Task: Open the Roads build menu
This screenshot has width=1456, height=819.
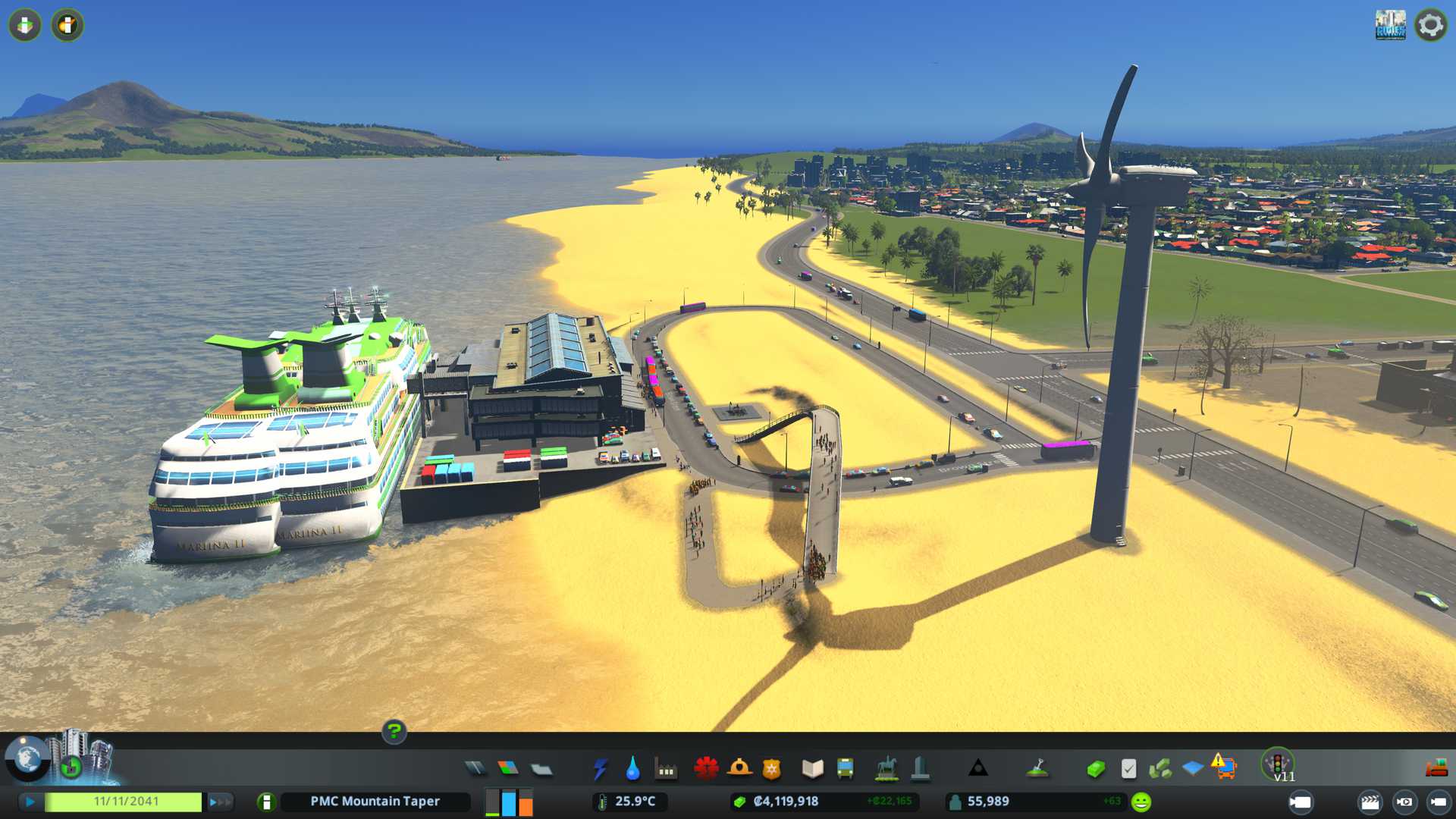Action: 475,769
